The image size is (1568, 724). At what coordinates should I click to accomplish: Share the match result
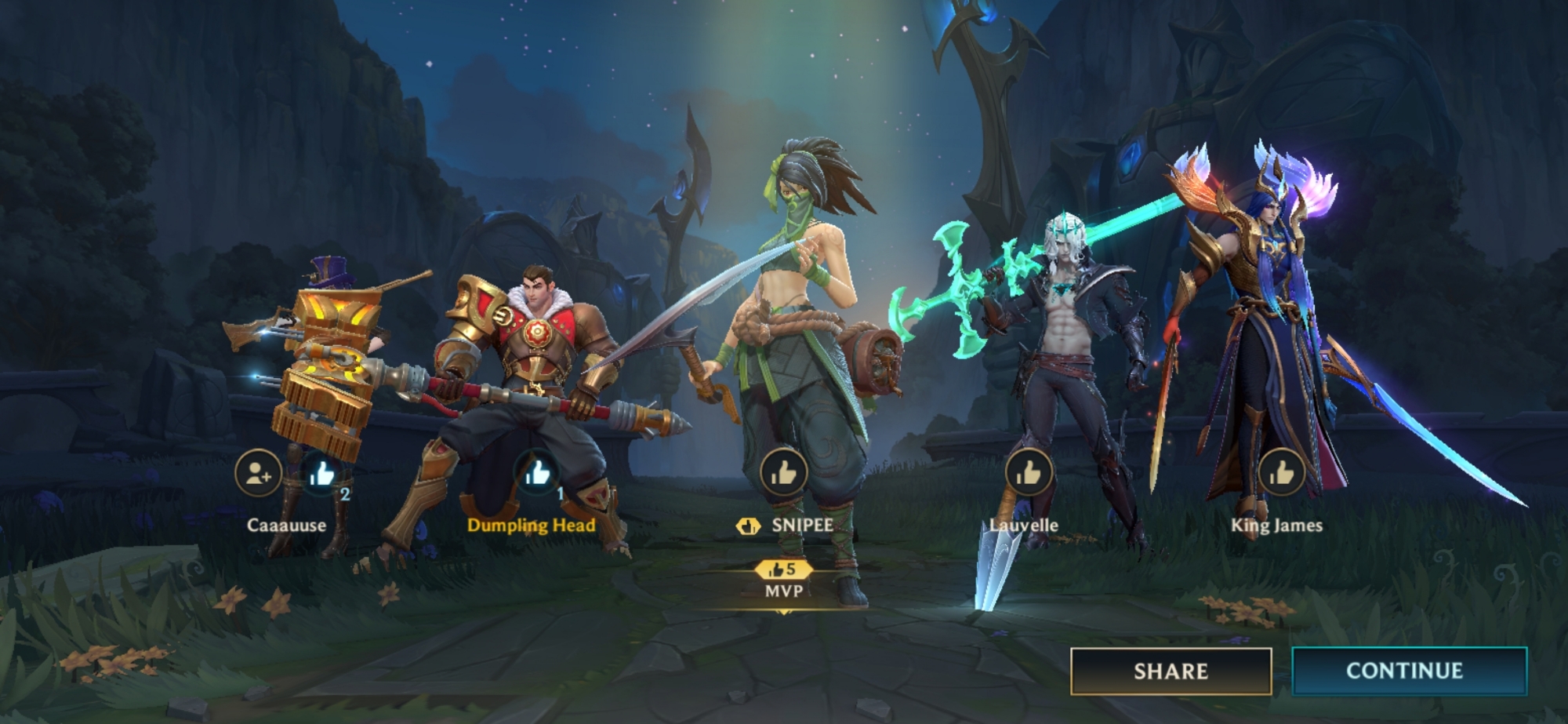click(1171, 671)
